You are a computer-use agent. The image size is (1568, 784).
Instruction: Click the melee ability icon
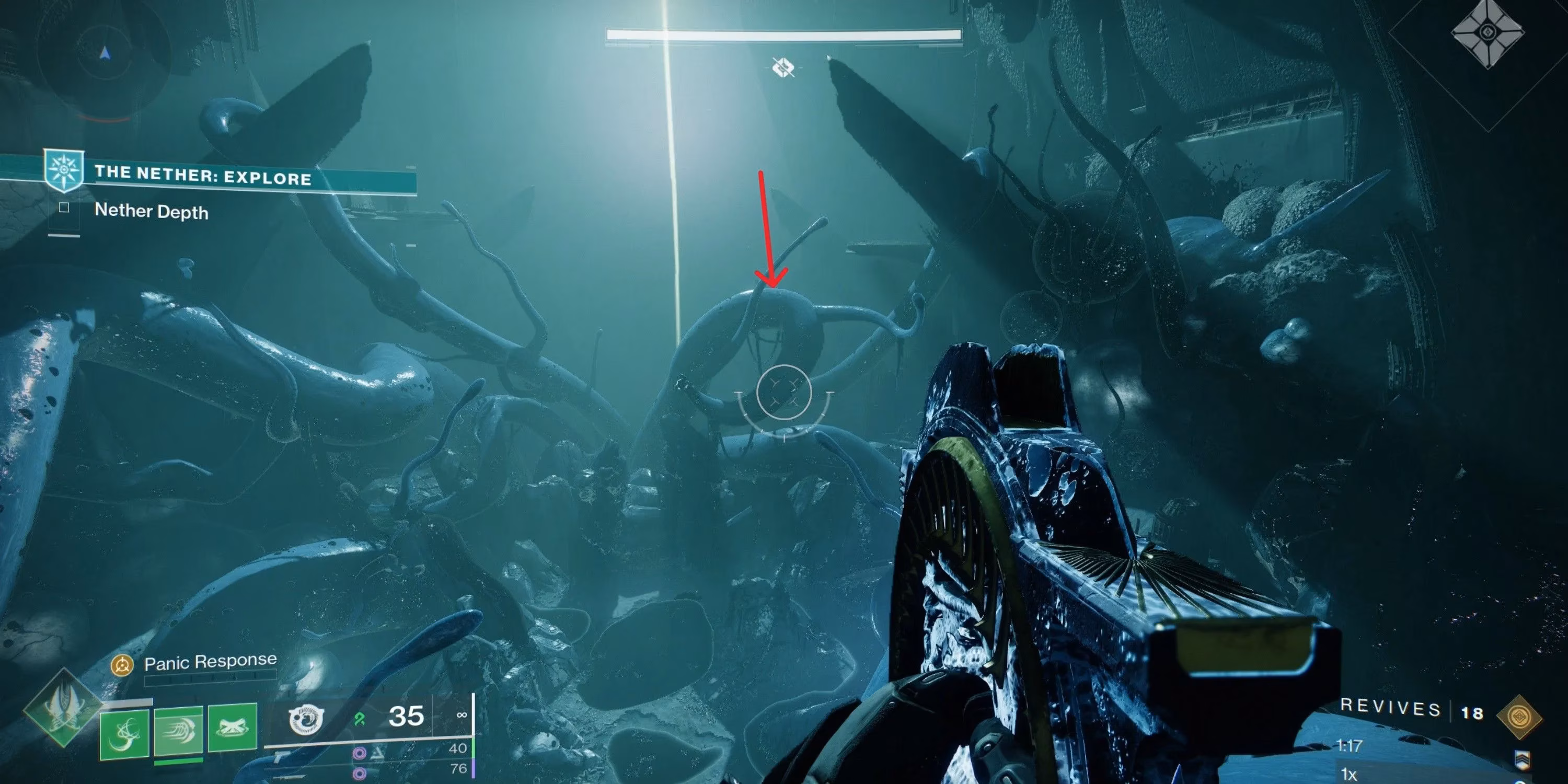[x=180, y=731]
